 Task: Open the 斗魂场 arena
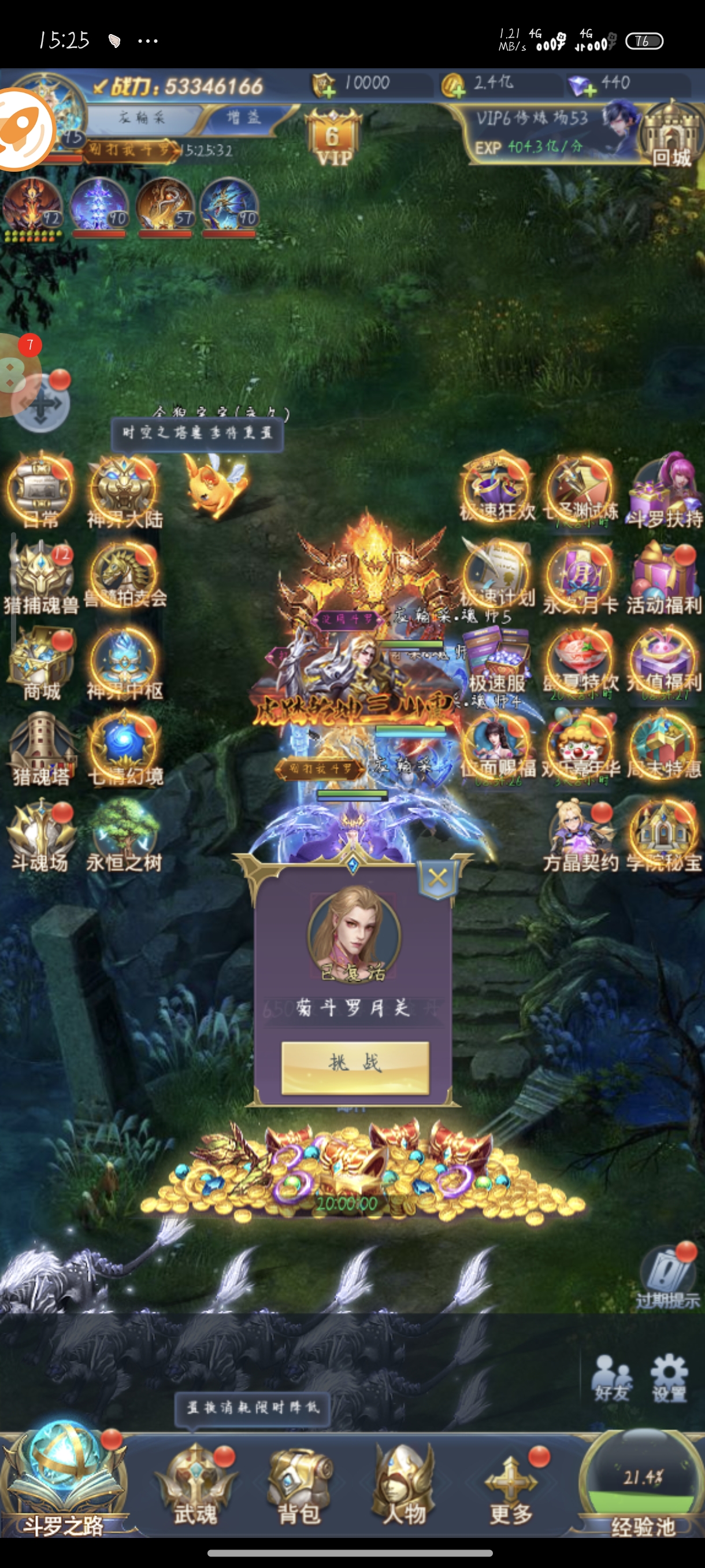pyautogui.click(x=41, y=835)
